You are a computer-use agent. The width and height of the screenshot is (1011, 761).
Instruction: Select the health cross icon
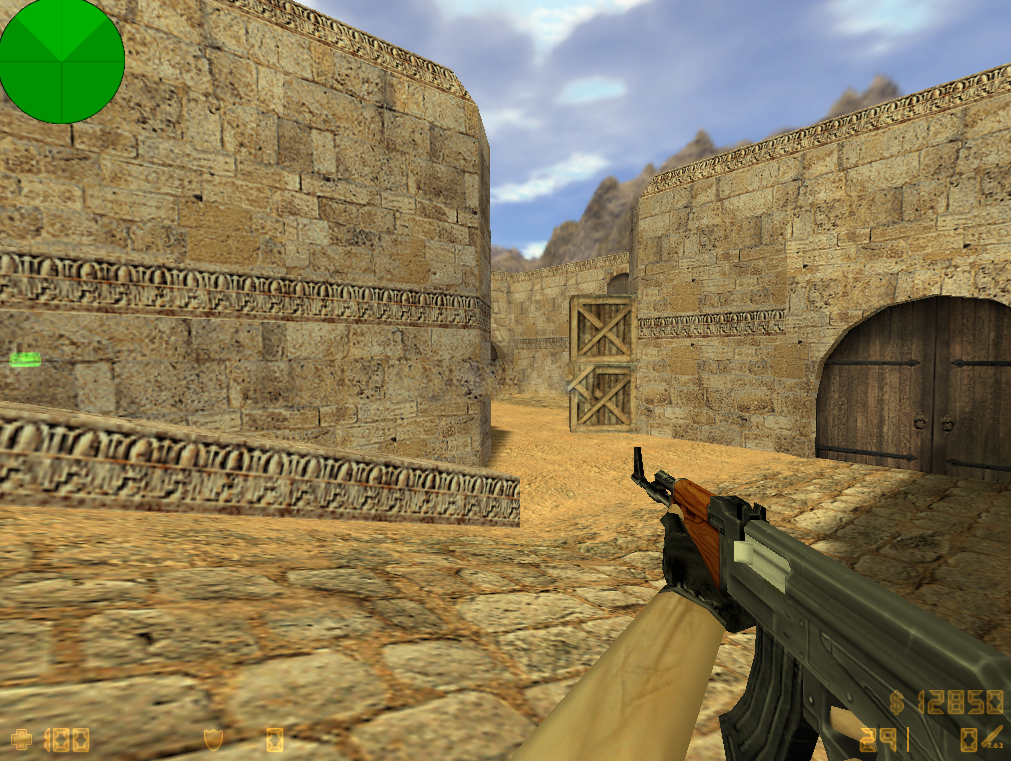click(x=22, y=740)
